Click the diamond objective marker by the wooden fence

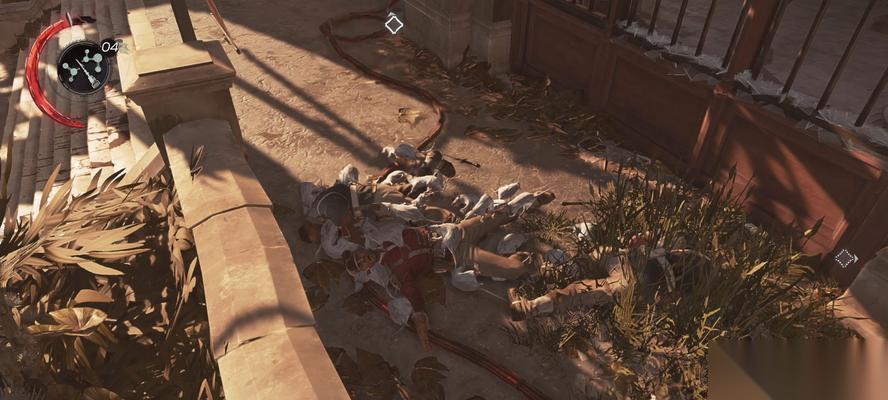[x=845, y=258]
